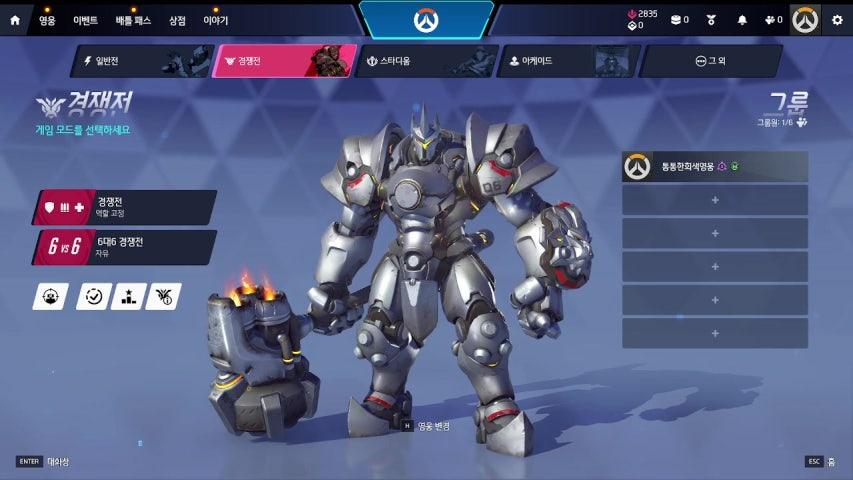Select the 통통한회색영웅 group member row
The height and width of the screenshot is (480, 853).
pos(714,167)
